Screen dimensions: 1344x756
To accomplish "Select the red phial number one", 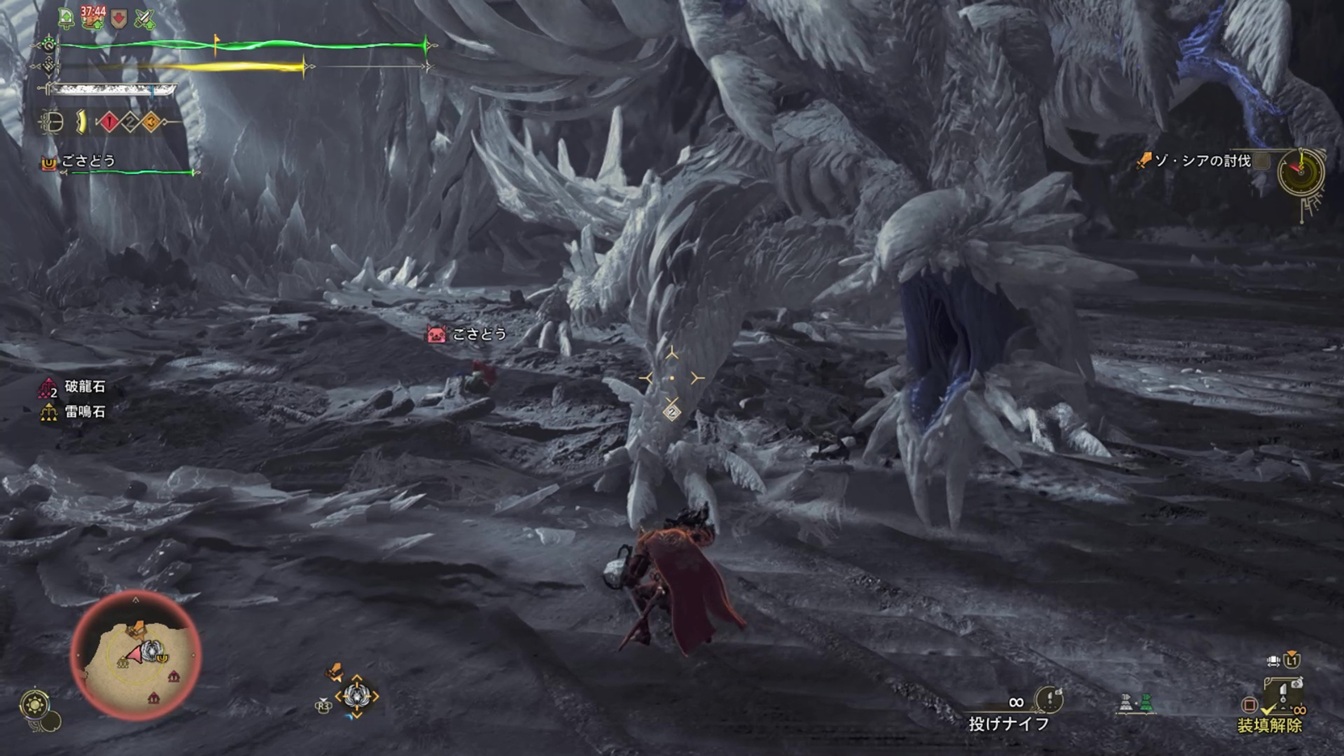I will point(108,123).
